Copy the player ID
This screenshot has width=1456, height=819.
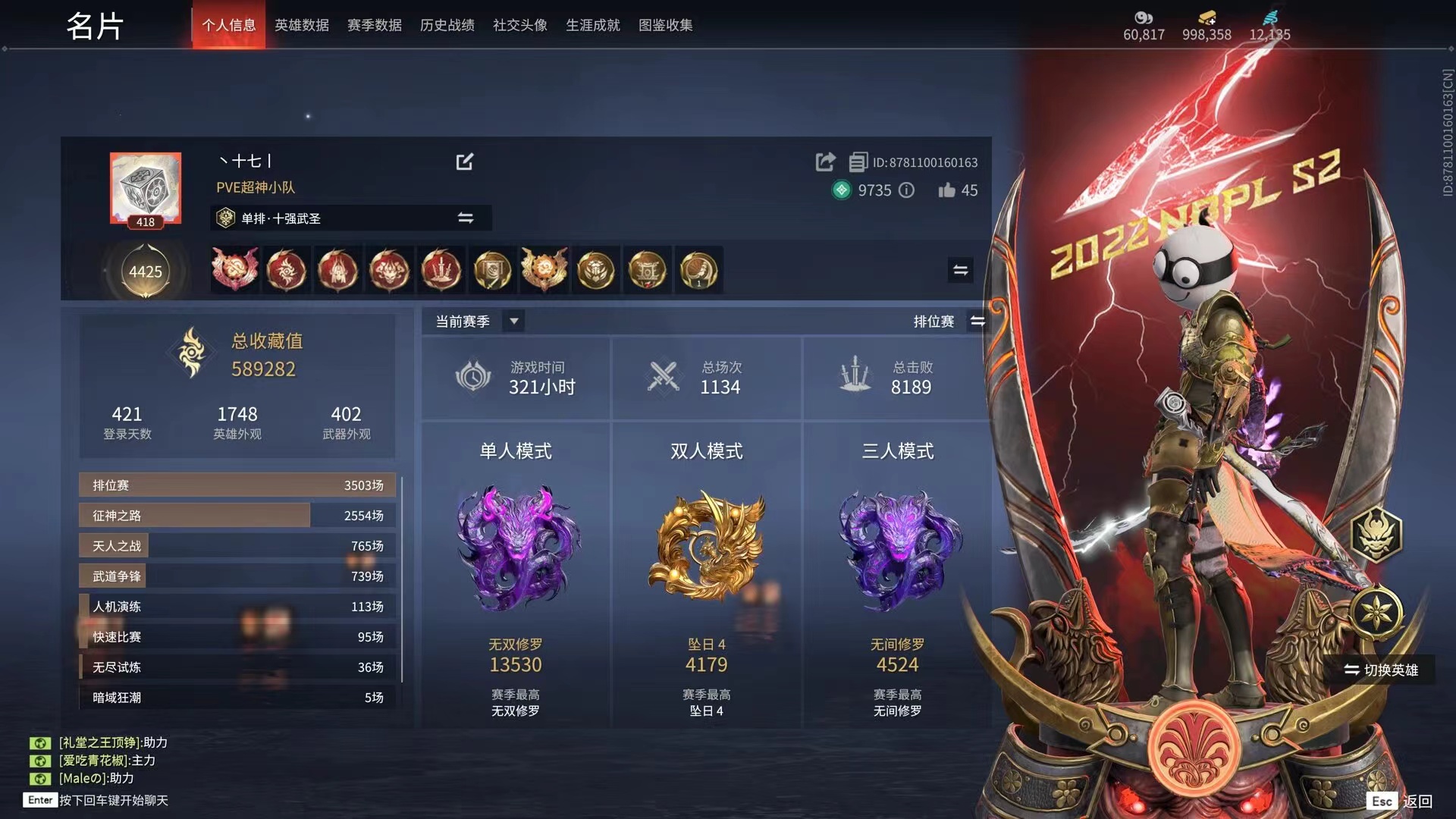pyautogui.click(x=858, y=162)
